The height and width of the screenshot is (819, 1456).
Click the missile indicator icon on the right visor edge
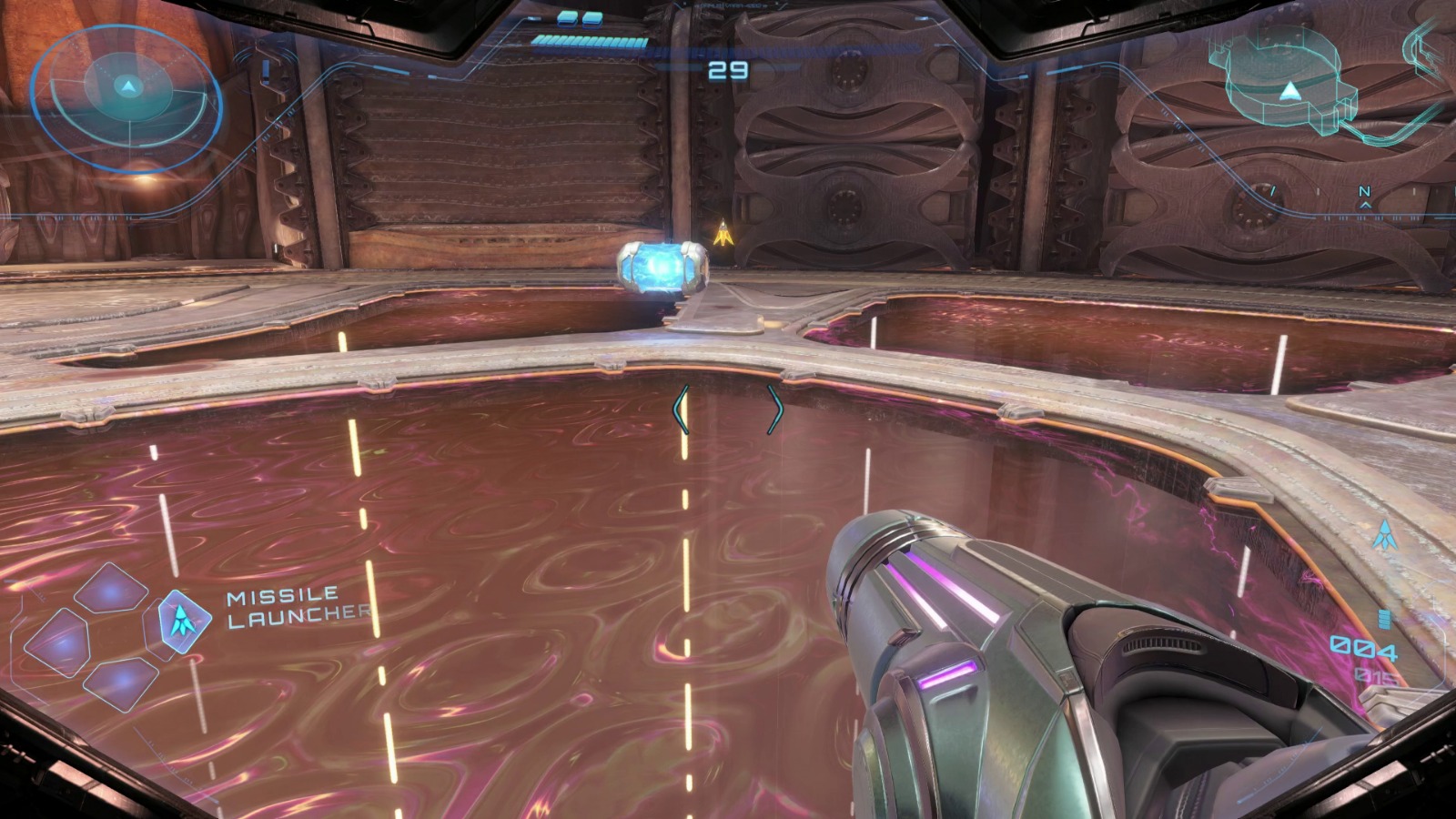coord(1385,535)
